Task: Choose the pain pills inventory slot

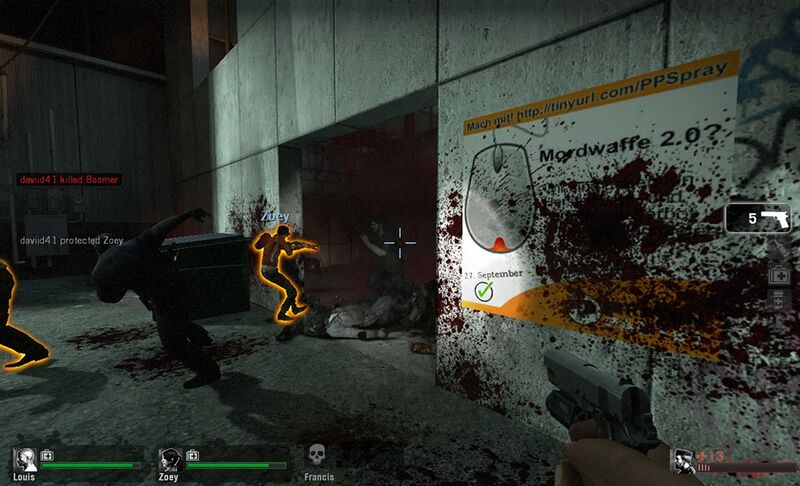Action: point(779,298)
